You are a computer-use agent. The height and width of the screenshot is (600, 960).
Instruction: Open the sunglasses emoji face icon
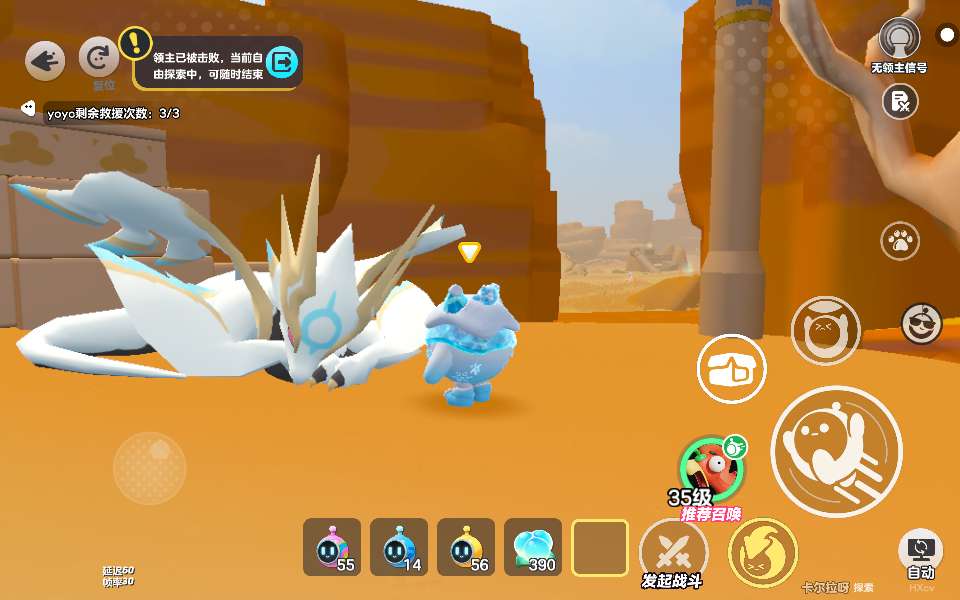[x=921, y=322]
